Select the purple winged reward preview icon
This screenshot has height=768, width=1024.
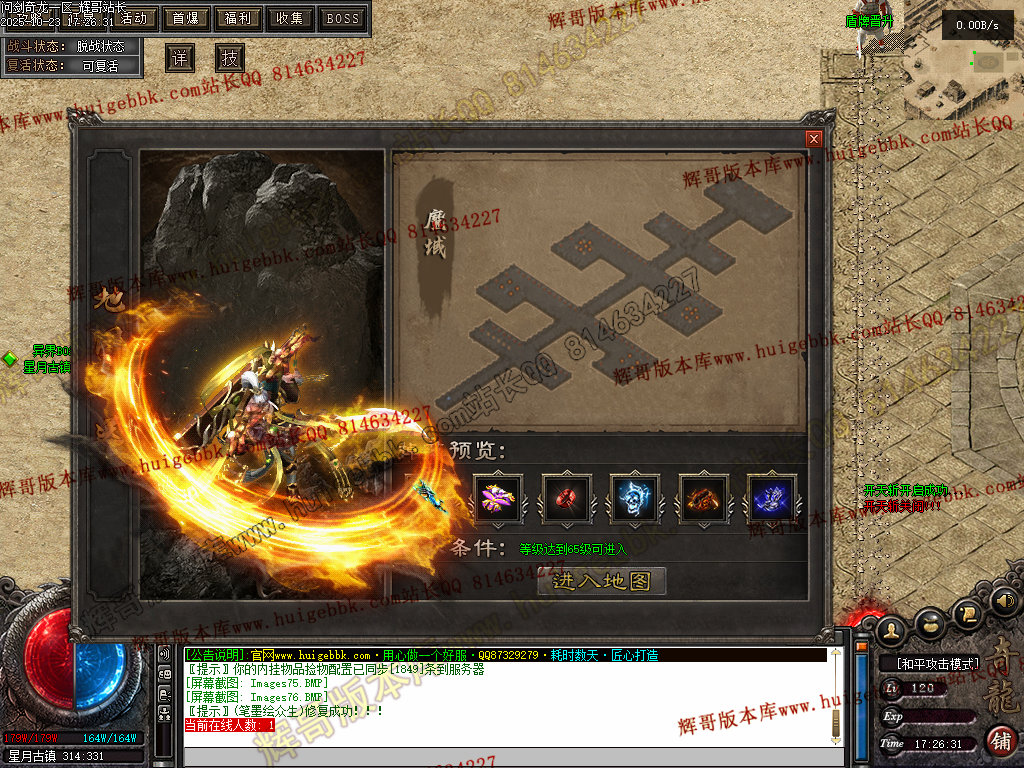pos(497,497)
